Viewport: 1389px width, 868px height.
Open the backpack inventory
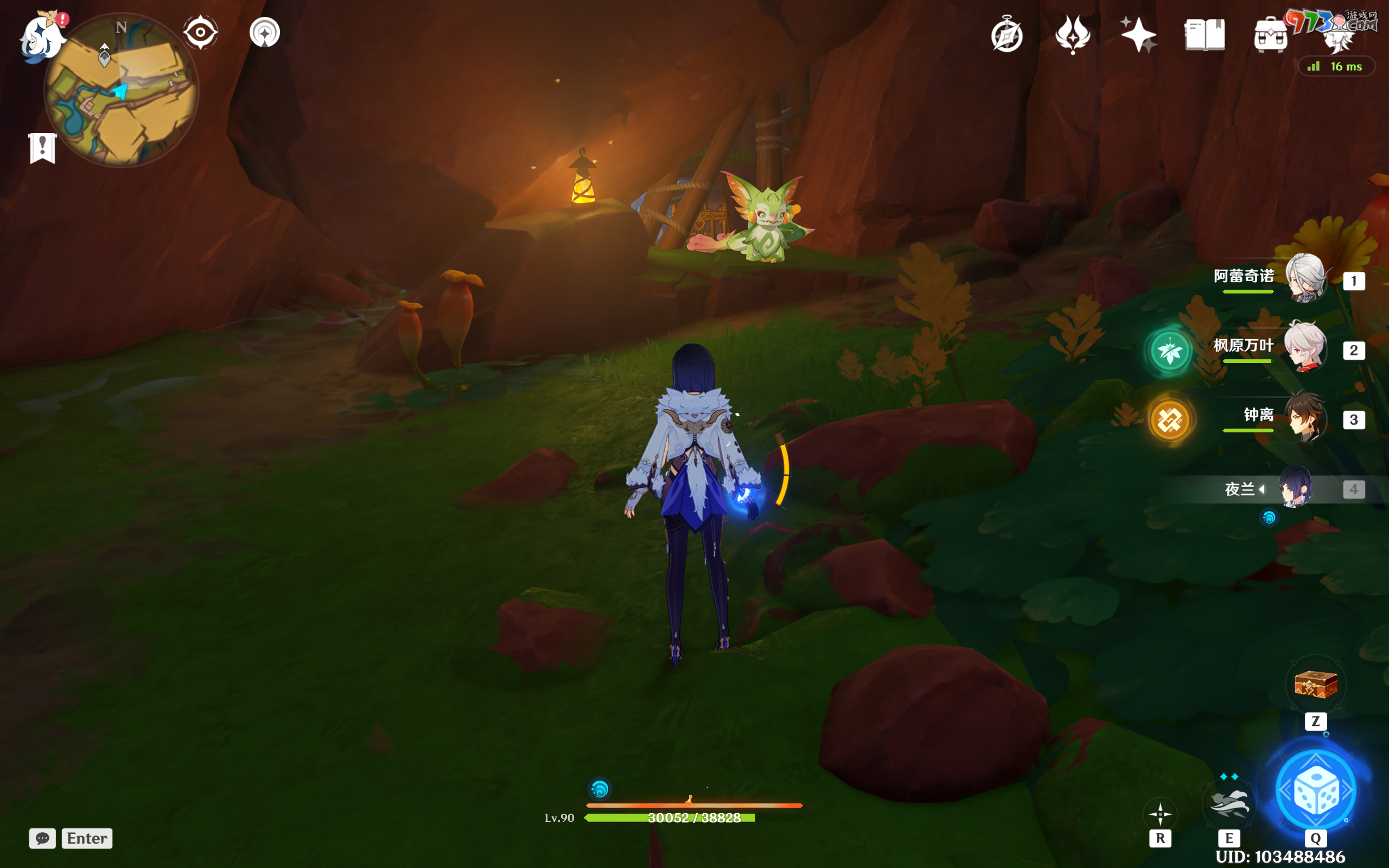[1270, 36]
